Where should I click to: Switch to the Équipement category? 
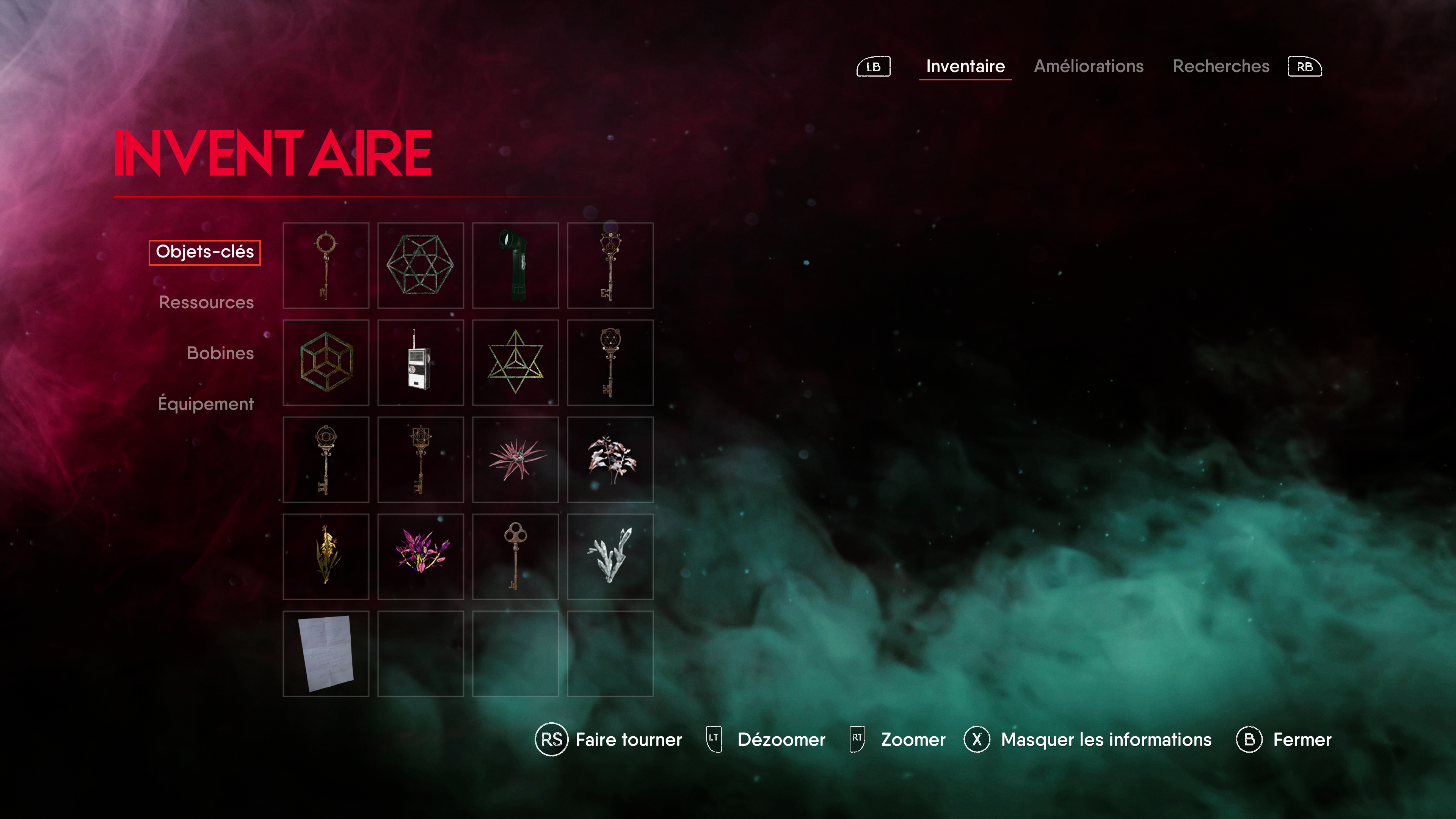coord(206,403)
